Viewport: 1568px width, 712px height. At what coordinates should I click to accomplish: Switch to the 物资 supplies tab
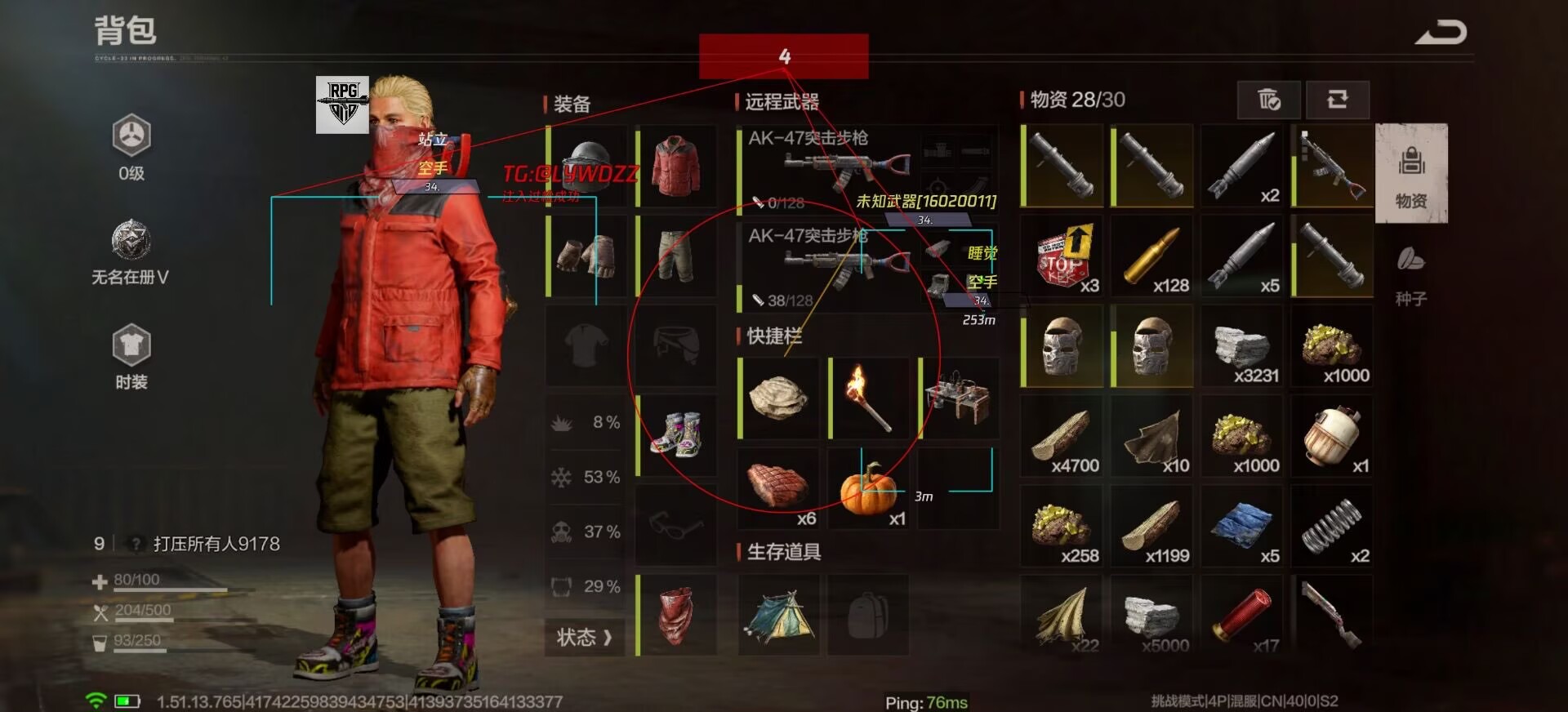[x=1411, y=173]
